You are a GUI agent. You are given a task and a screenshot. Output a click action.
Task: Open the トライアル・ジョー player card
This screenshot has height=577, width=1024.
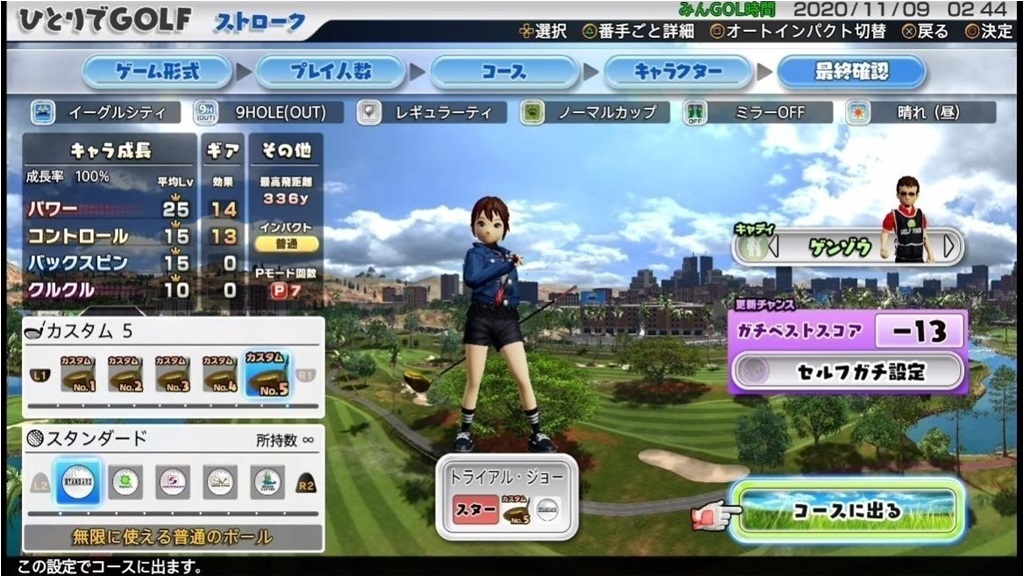click(508, 497)
